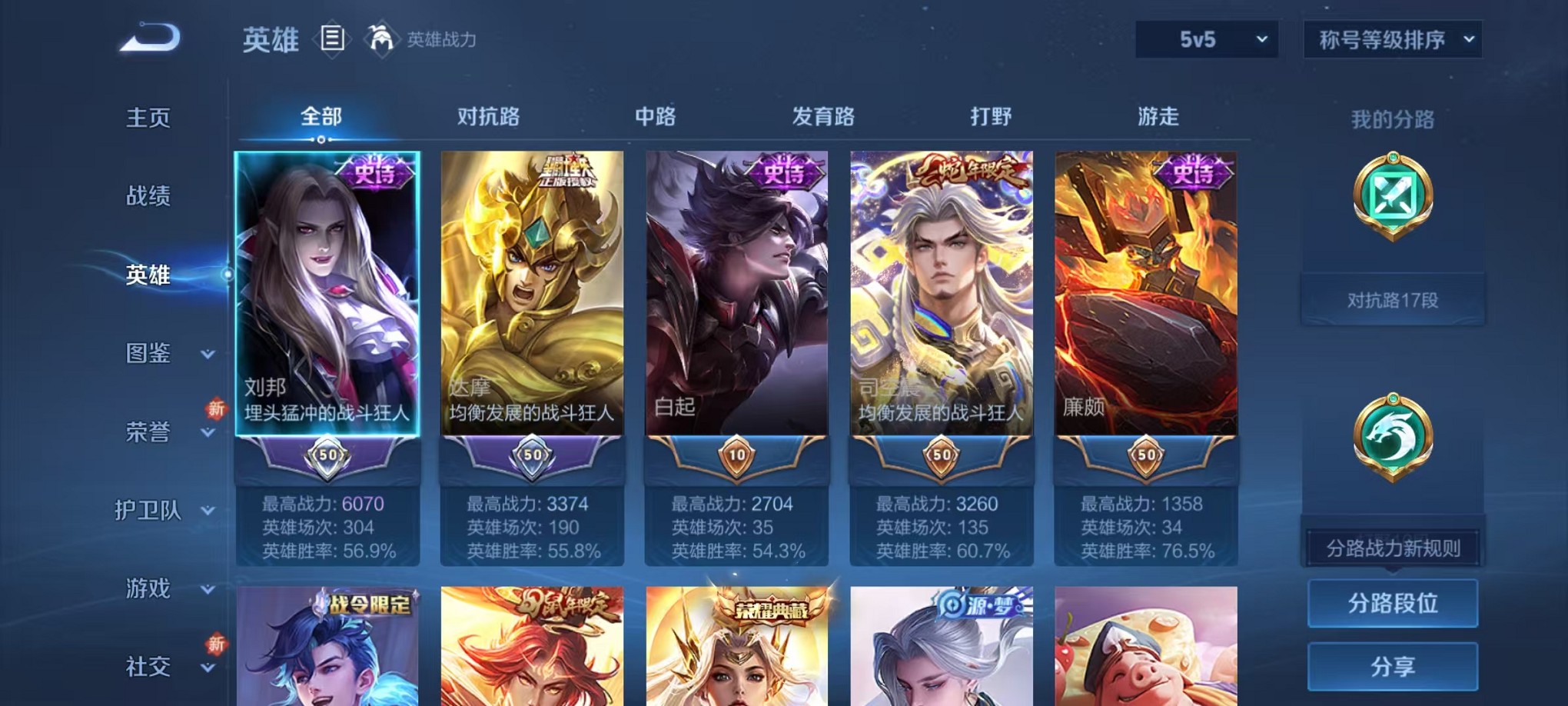Switch to the 打野 tab
This screenshot has height=706, width=1568.
pyautogui.click(x=992, y=117)
